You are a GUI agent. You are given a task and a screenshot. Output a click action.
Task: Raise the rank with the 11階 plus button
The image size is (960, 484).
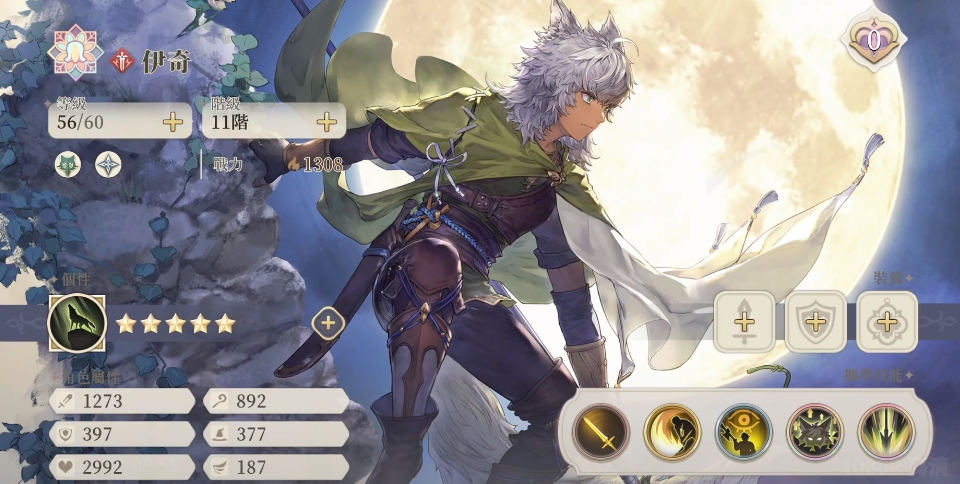click(326, 123)
